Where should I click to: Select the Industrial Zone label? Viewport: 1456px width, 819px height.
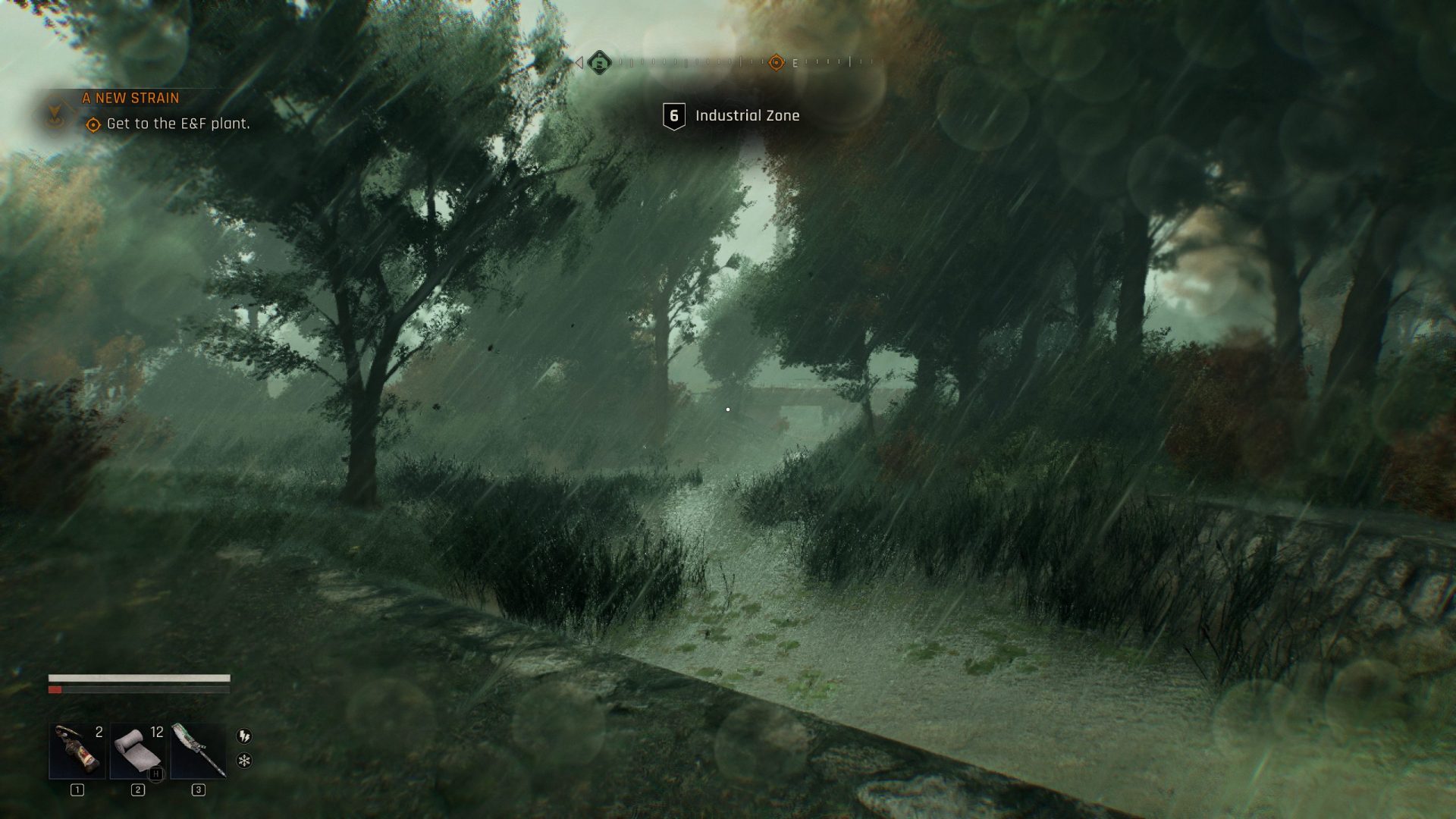tap(747, 115)
